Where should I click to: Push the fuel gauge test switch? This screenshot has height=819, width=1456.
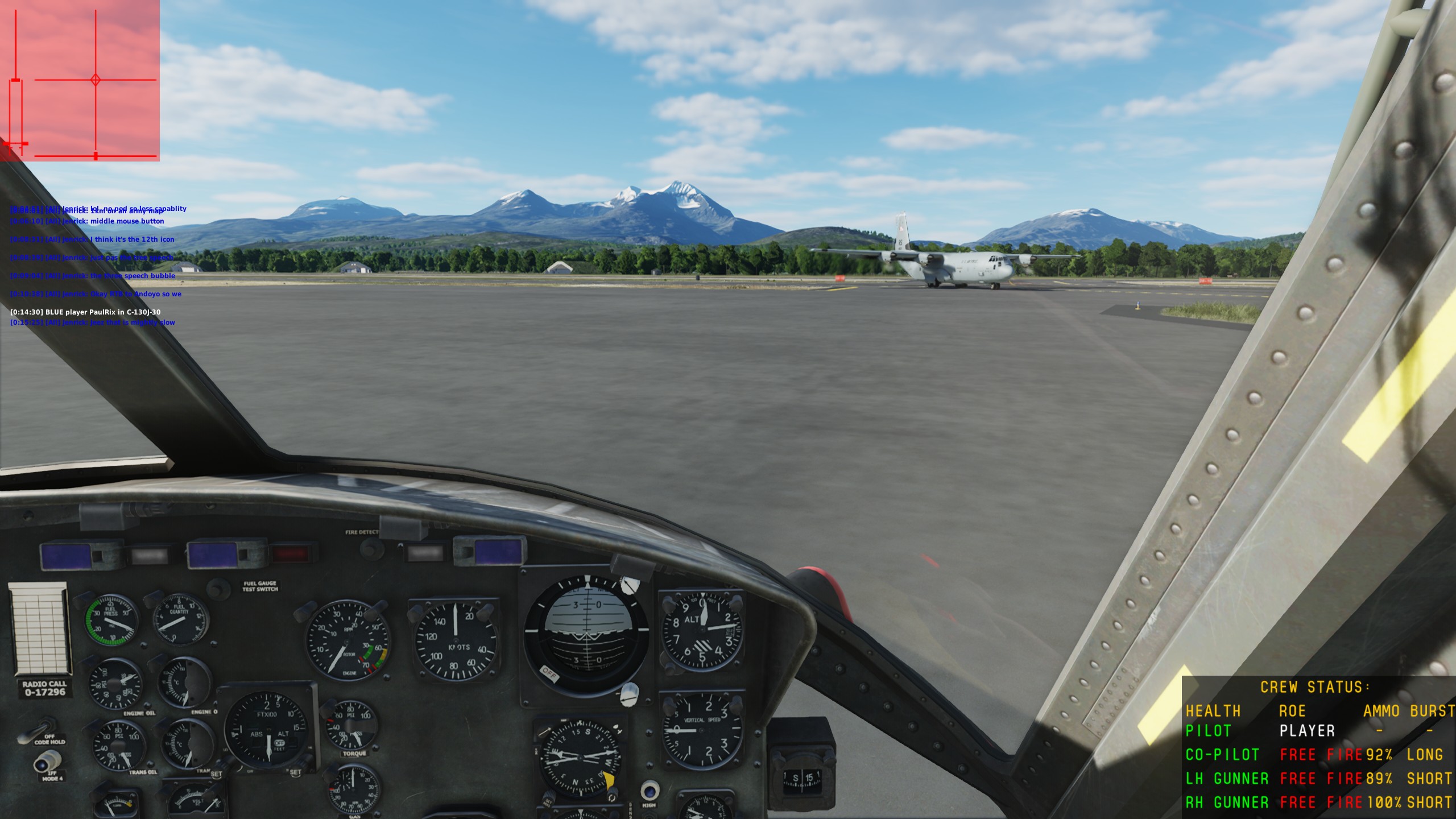coord(218,589)
